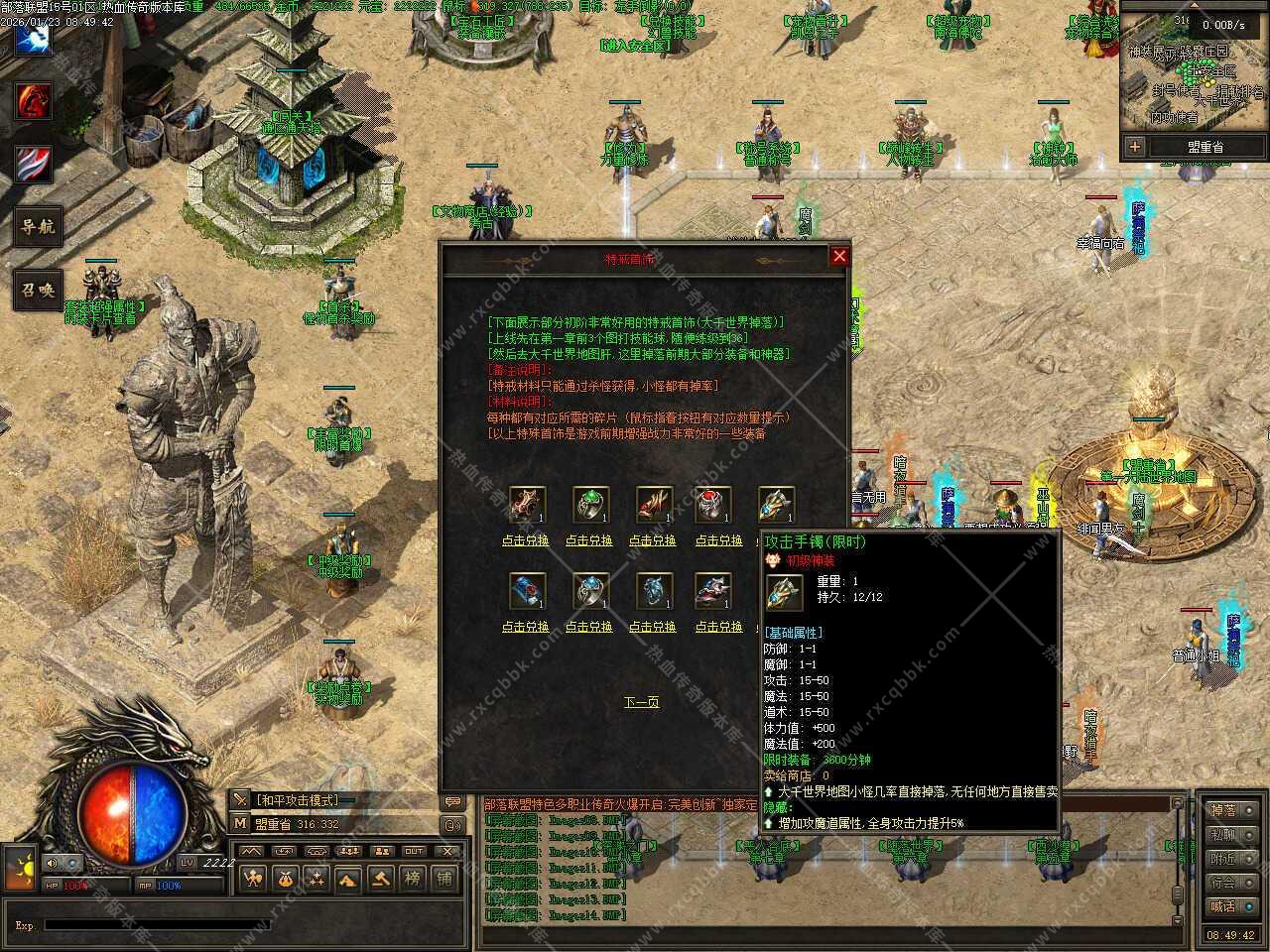
Task: Click 点击兑换 under the blue scroll item
Action: click(525, 627)
